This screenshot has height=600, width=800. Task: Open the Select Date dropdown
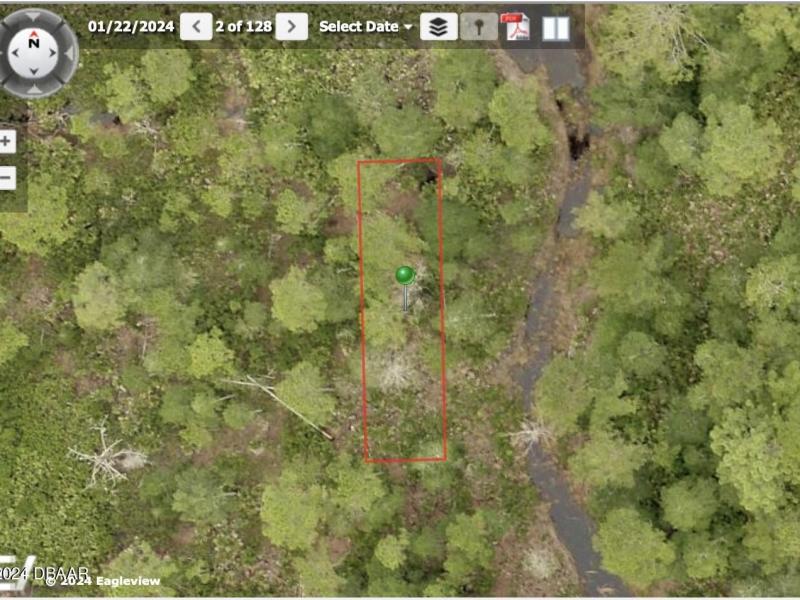pos(365,27)
